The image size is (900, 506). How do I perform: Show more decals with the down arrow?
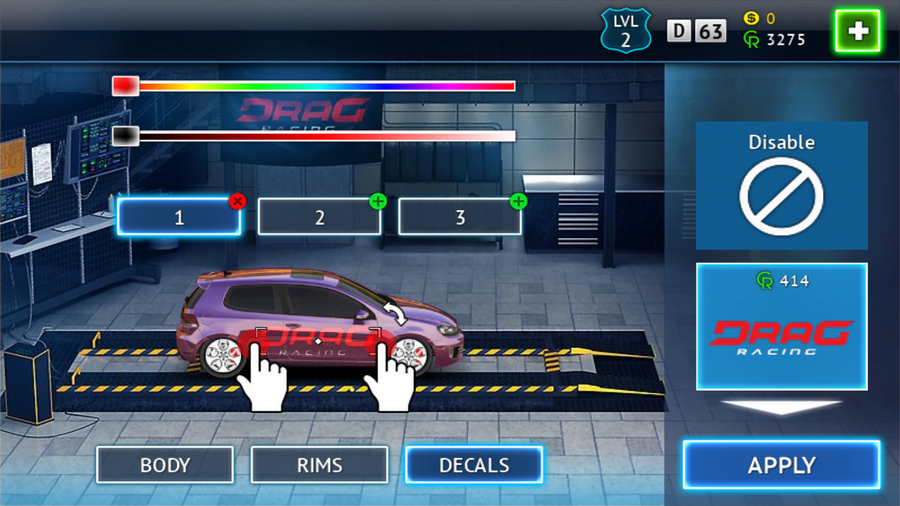coord(781,408)
